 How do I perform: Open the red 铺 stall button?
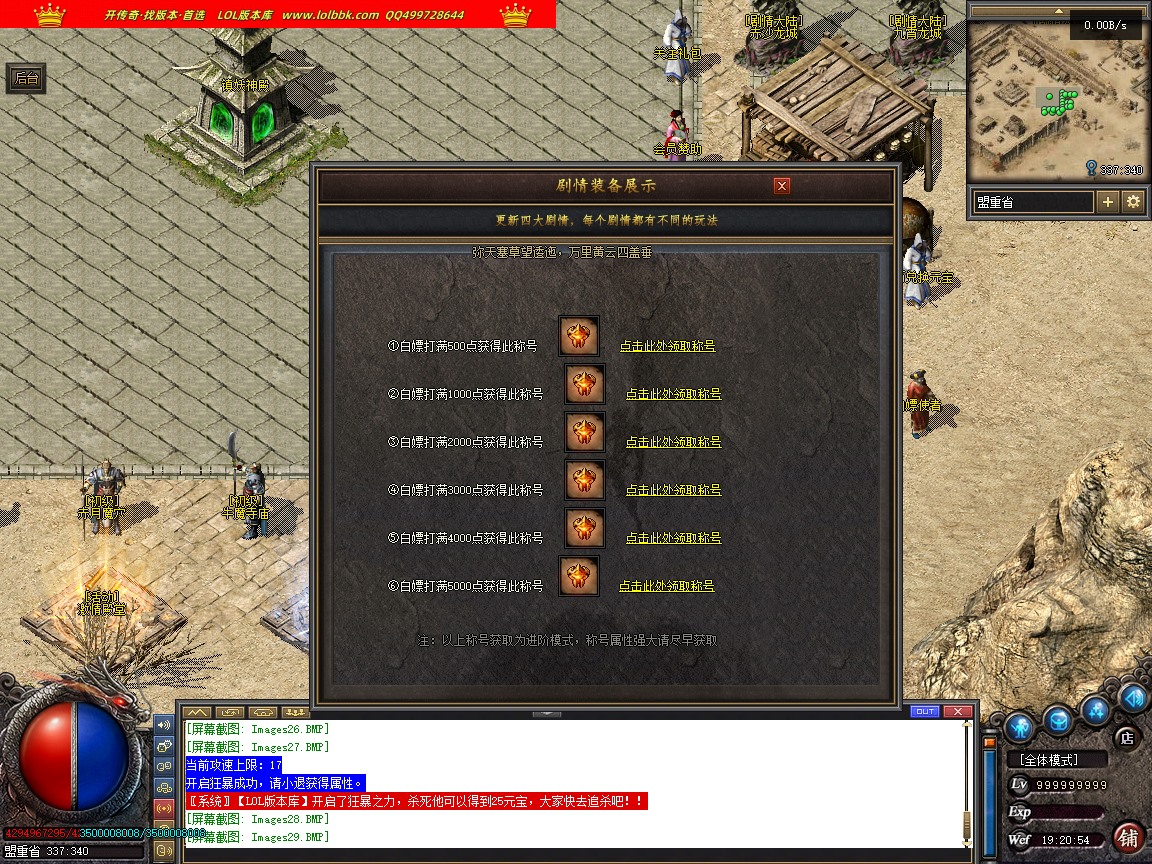pyautogui.click(x=1128, y=836)
